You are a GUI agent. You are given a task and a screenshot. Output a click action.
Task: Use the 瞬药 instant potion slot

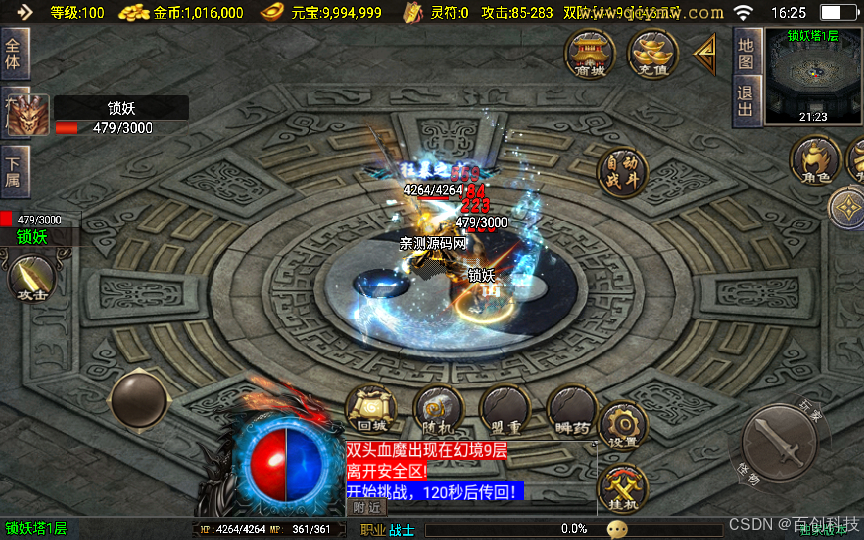coord(572,410)
